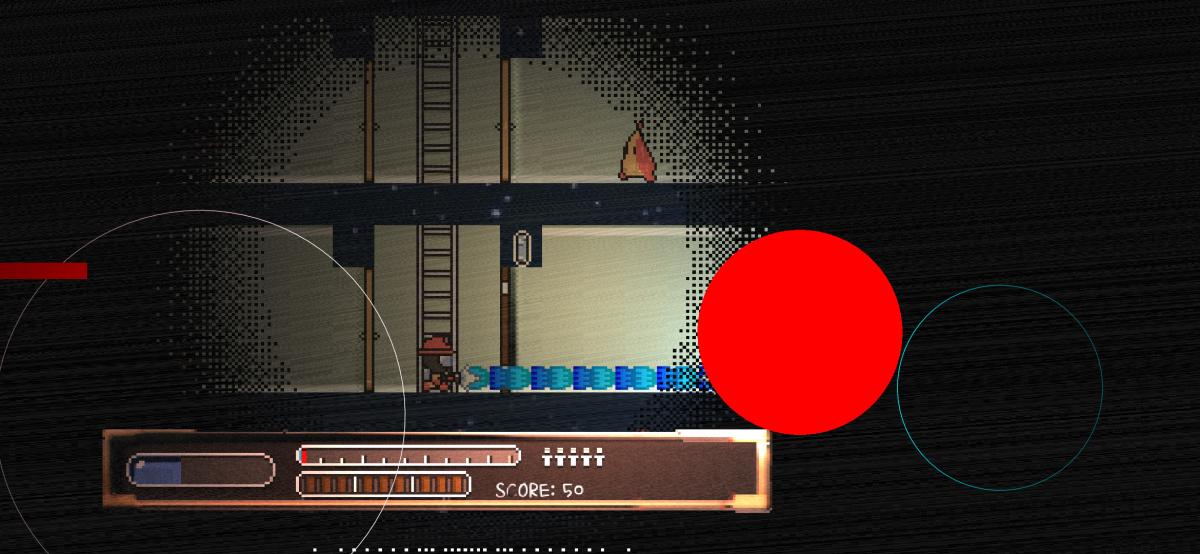Screen dimensions: 1200x554
Task: Tap the cyan outlined circle button
Action: 1000,388
